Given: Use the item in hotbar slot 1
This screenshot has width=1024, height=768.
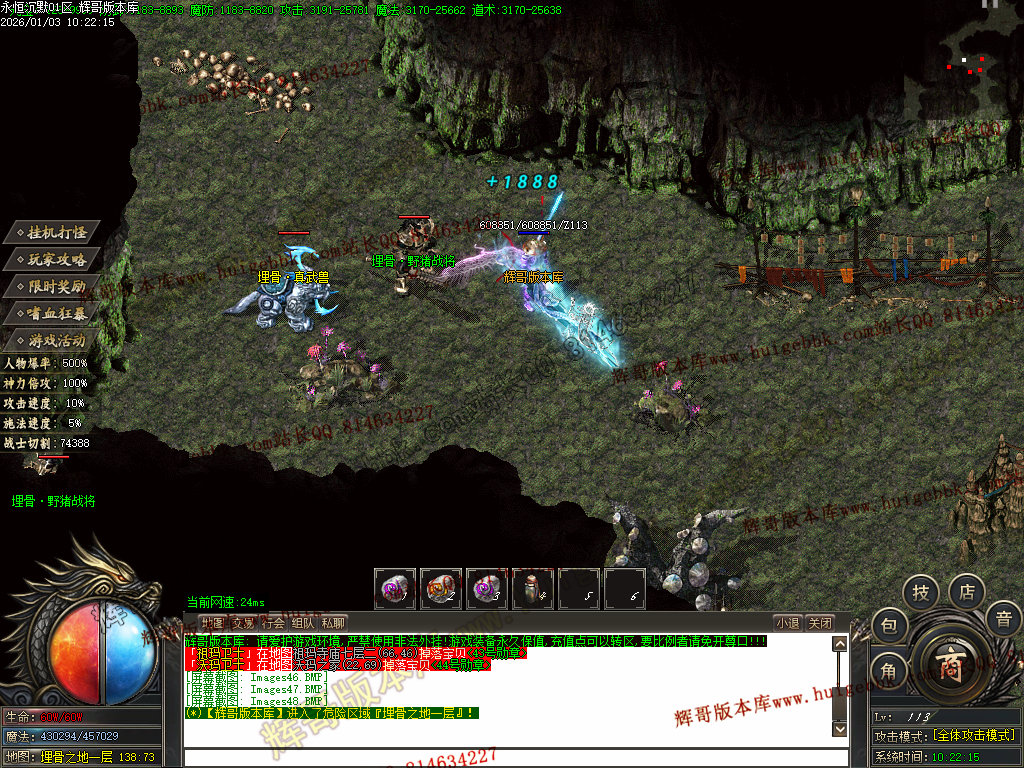Looking at the screenshot, I should point(395,589).
